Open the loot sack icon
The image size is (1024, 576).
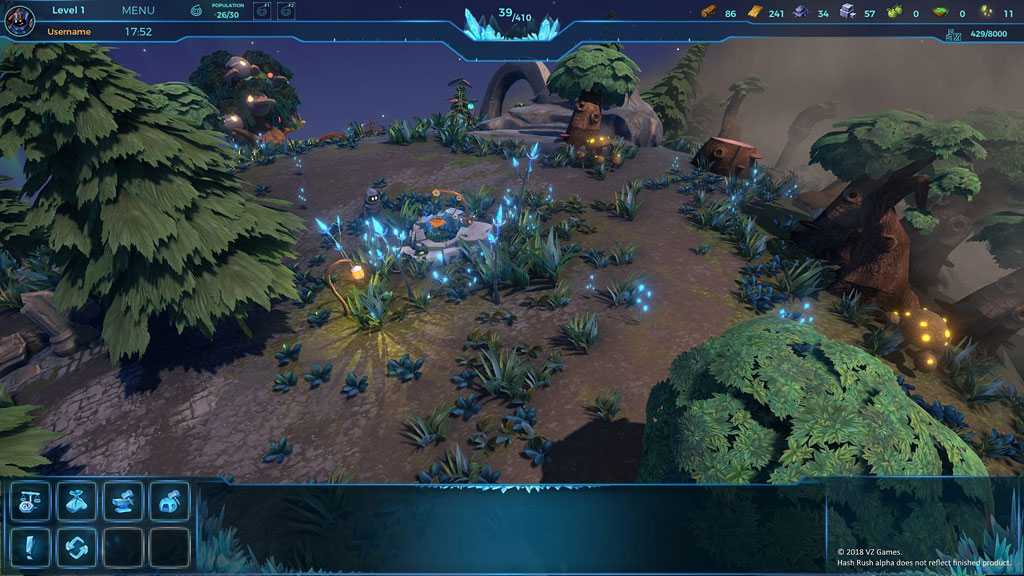(76, 501)
